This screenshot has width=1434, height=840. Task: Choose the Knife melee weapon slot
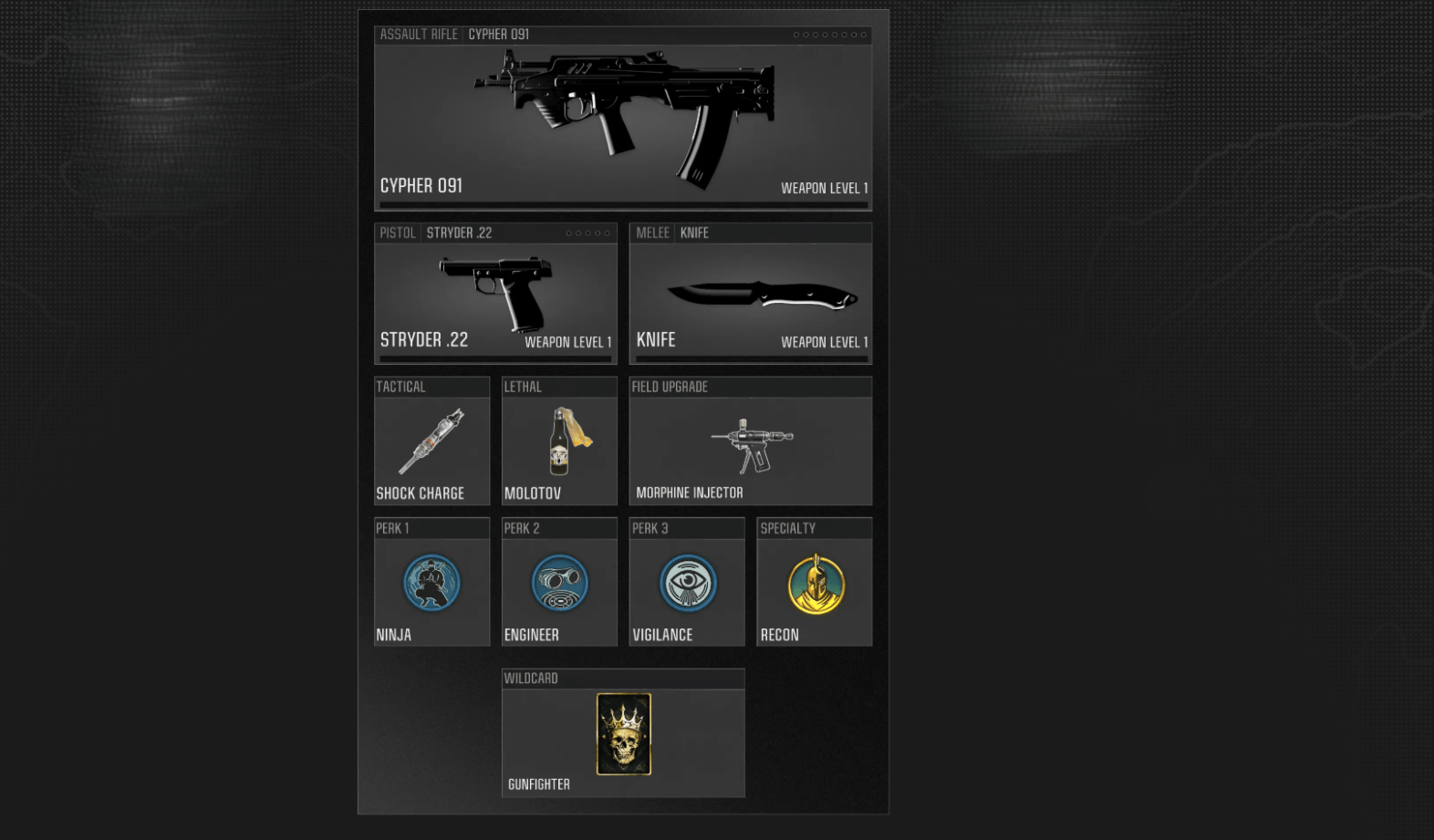pyautogui.click(x=750, y=296)
